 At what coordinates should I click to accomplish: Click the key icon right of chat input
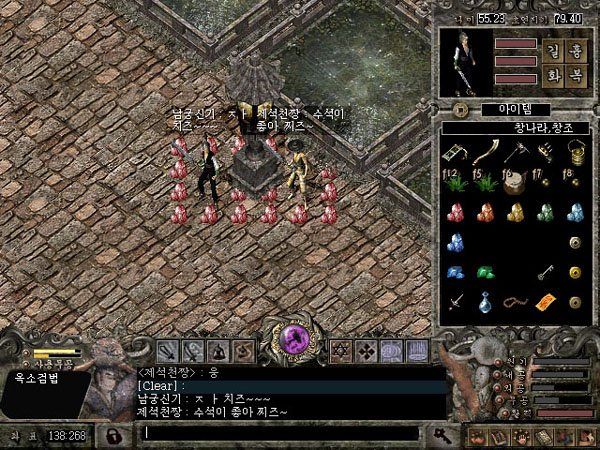pos(439,434)
